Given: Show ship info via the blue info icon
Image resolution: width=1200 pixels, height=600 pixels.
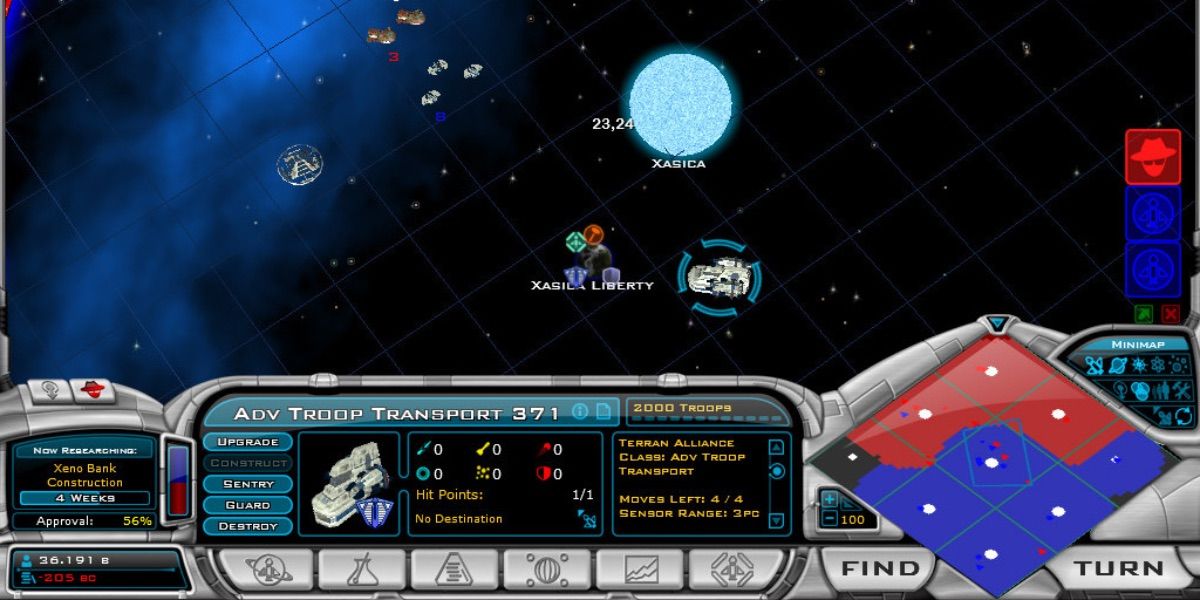Looking at the screenshot, I should [579, 411].
